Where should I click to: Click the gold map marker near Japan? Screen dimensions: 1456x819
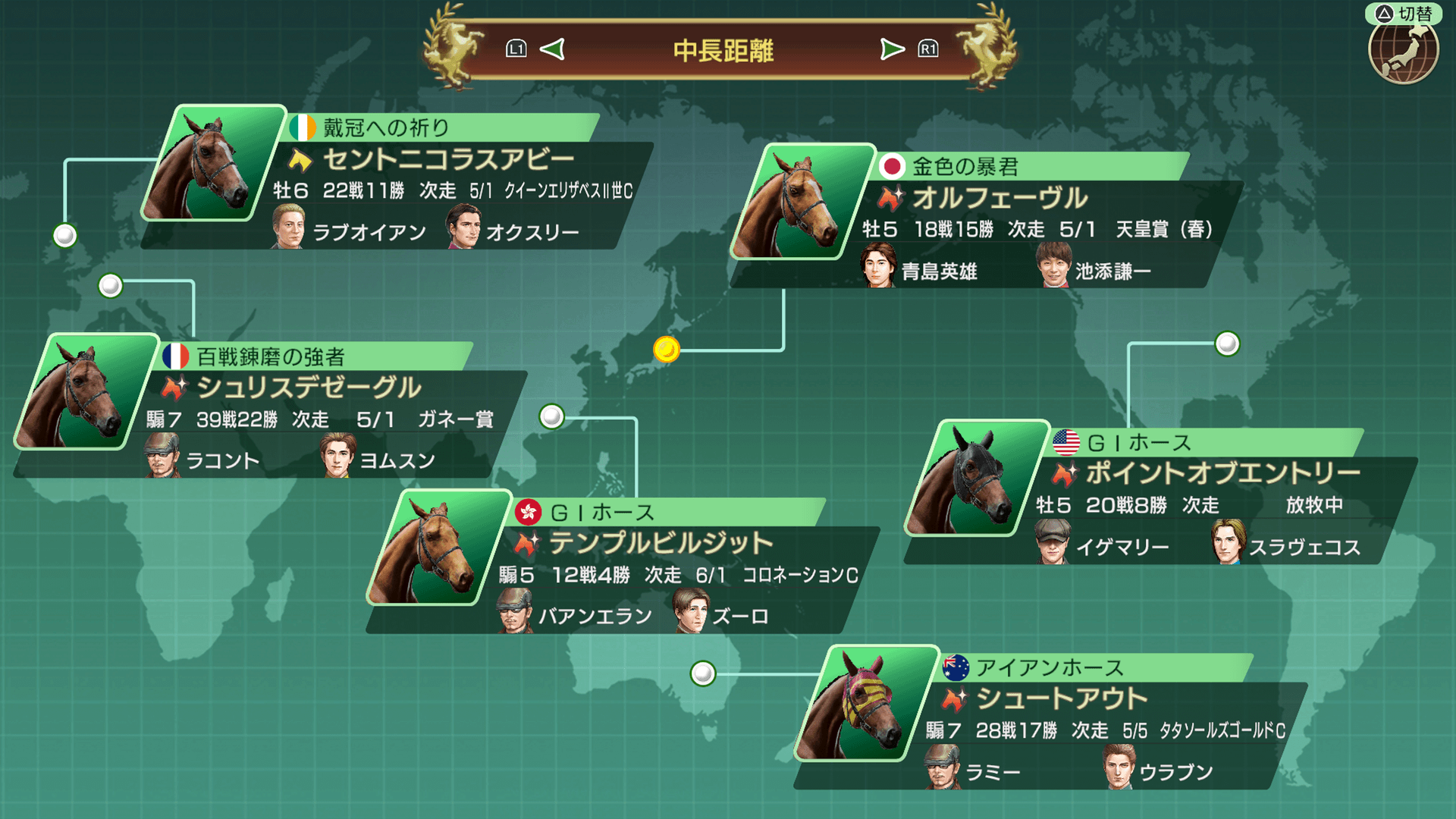tap(667, 350)
